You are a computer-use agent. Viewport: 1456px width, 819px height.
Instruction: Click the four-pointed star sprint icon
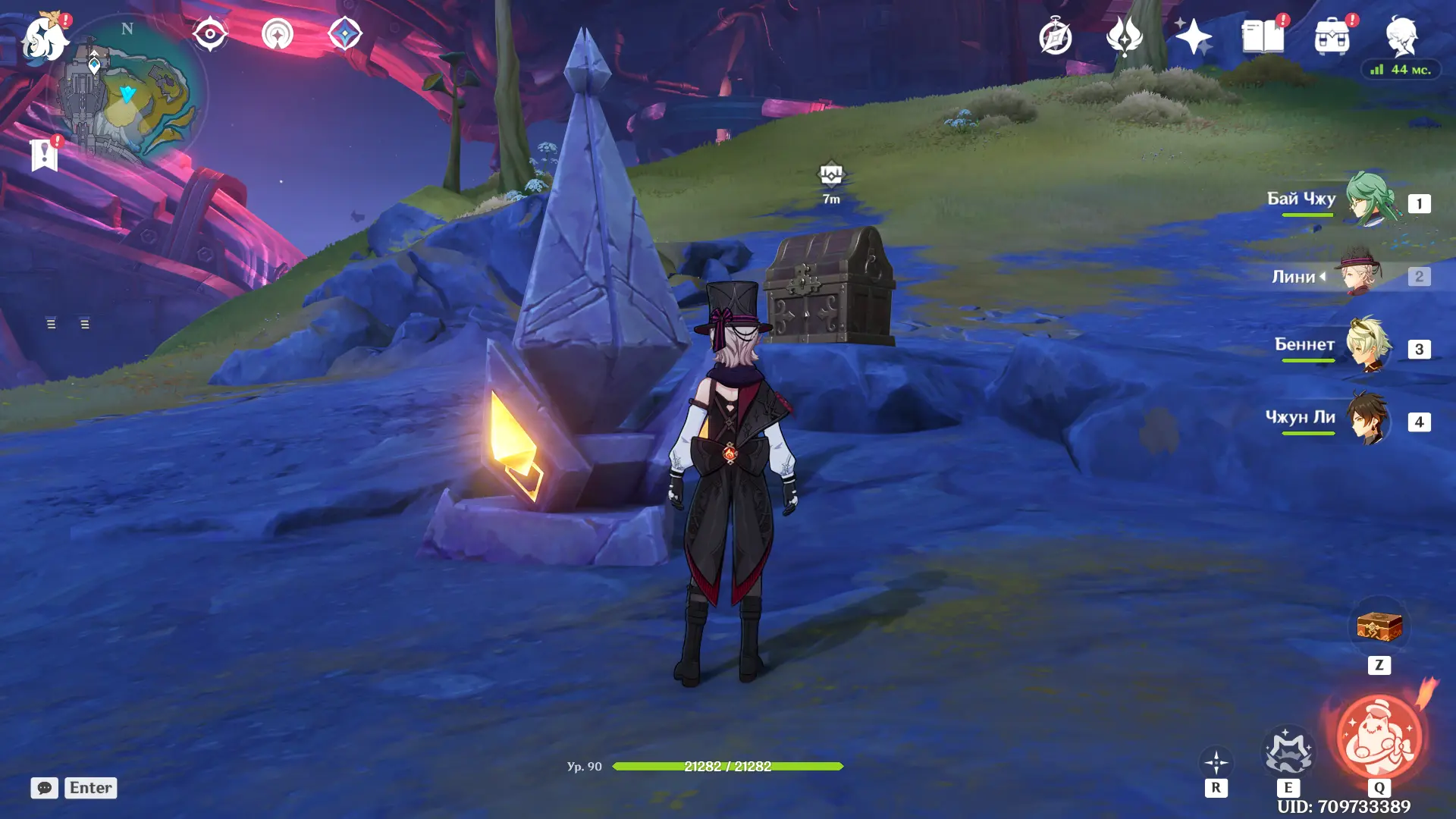[x=1216, y=763]
